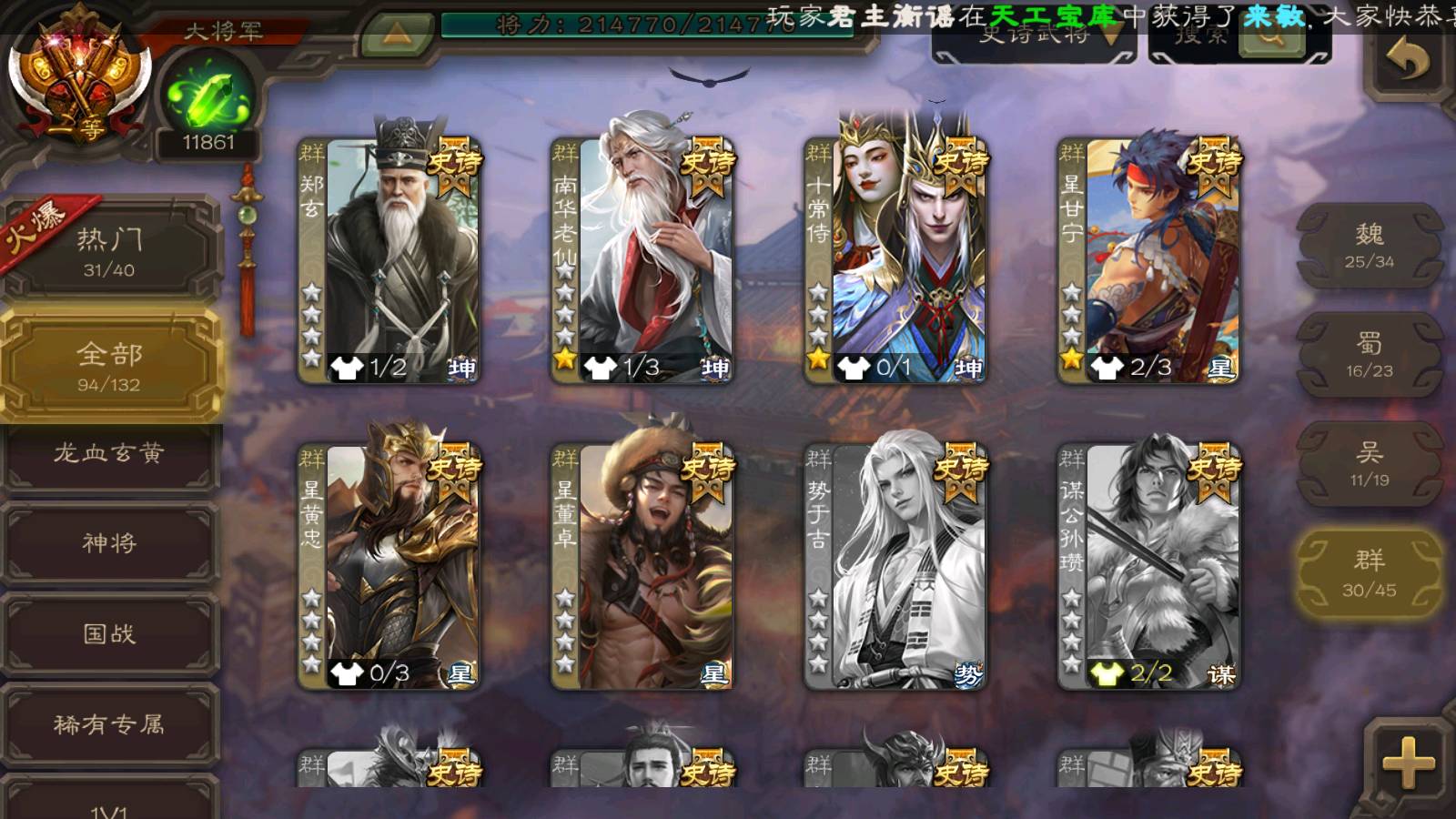Select the 星董卓 hero card

(x=644, y=566)
